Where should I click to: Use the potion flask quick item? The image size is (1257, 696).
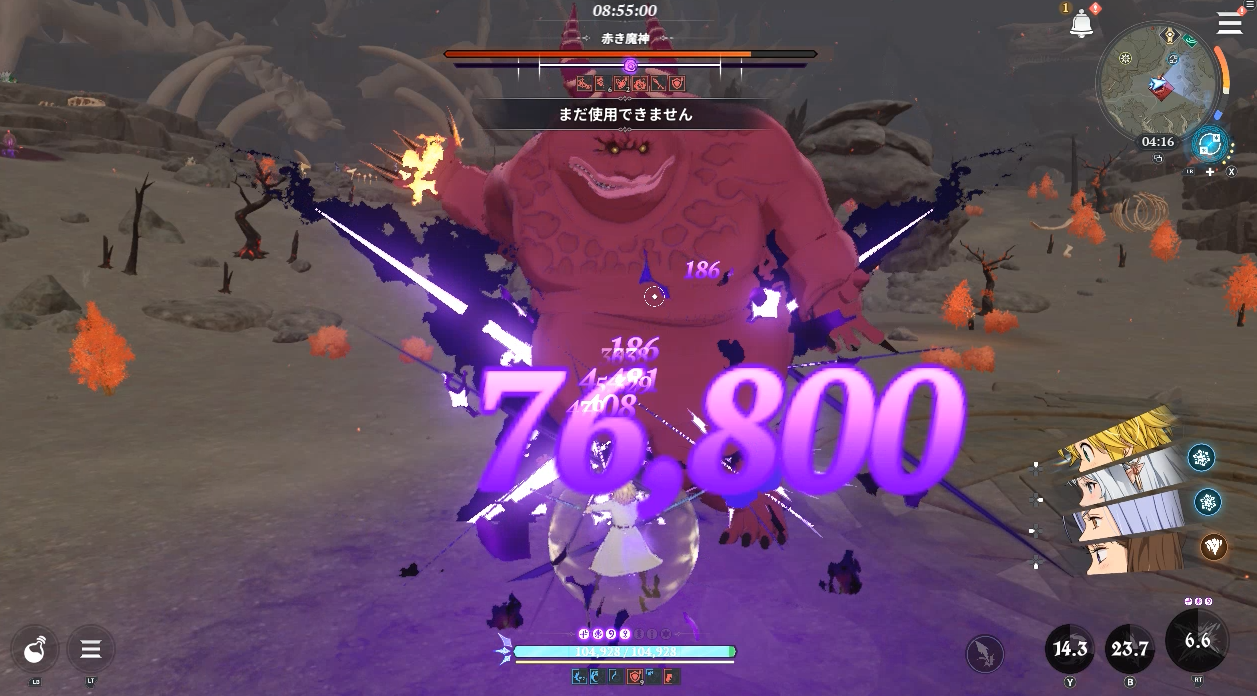(34, 650)
